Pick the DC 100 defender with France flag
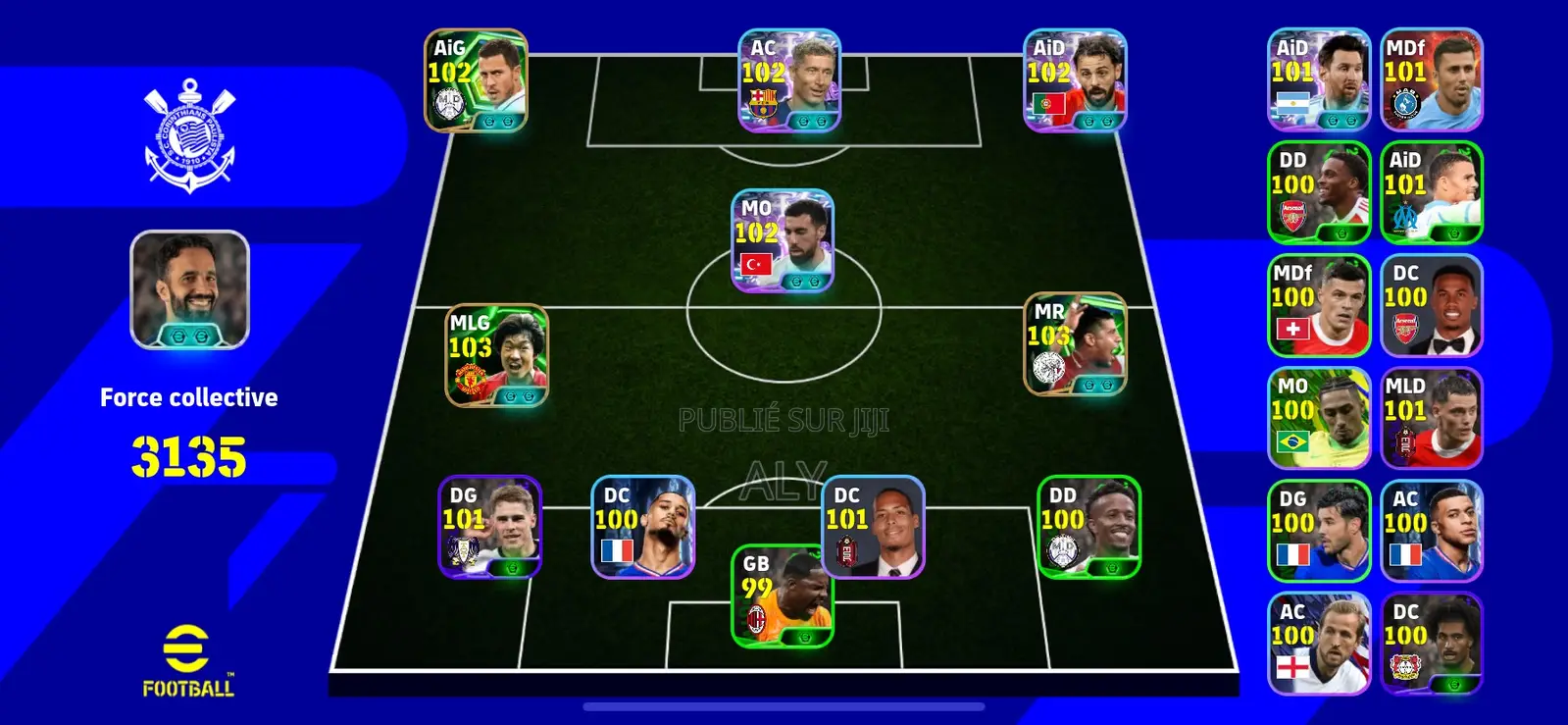Screen dimensions: 1568x725 pos(643,528)
